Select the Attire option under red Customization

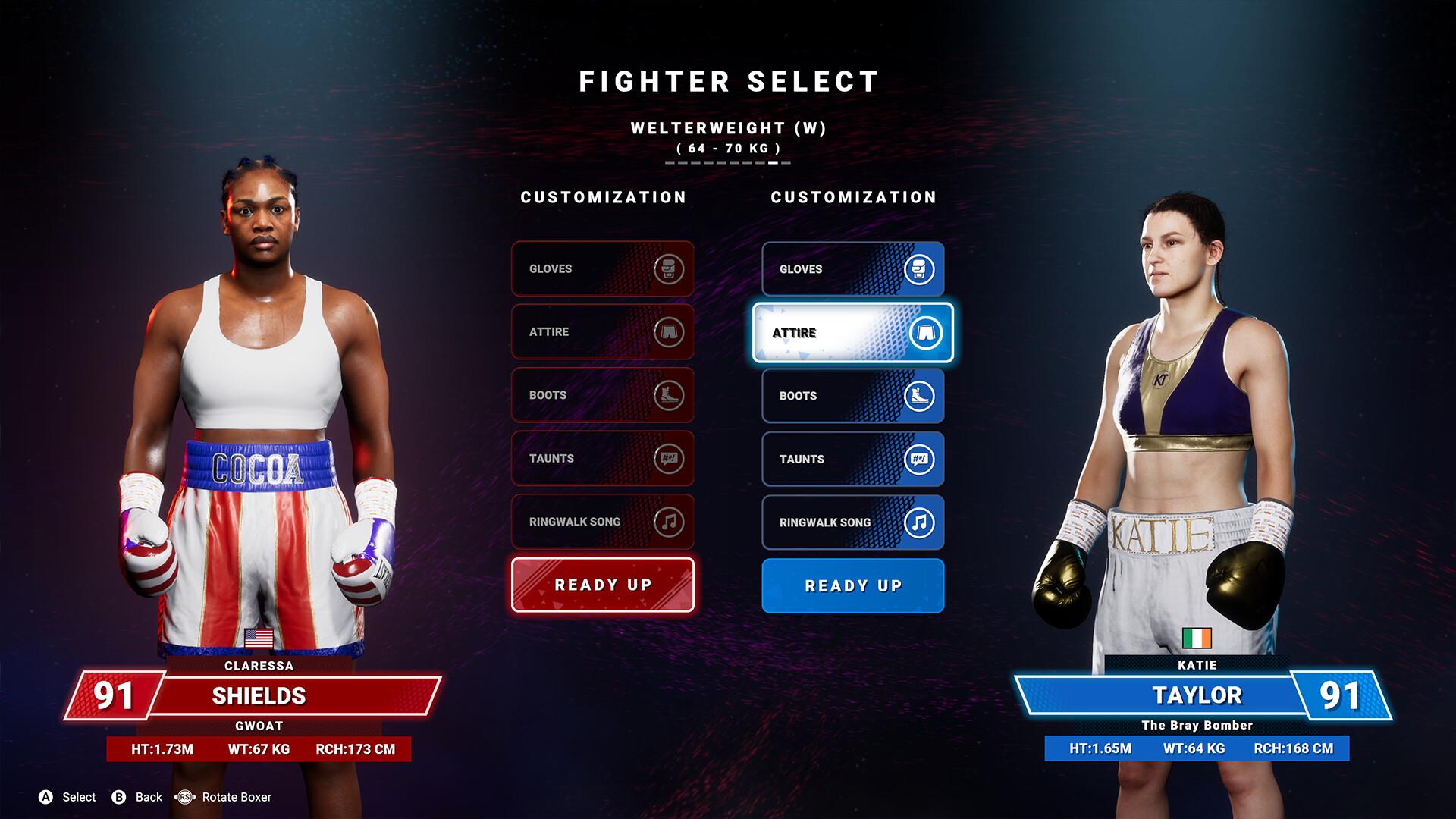(x=602, y=332)
